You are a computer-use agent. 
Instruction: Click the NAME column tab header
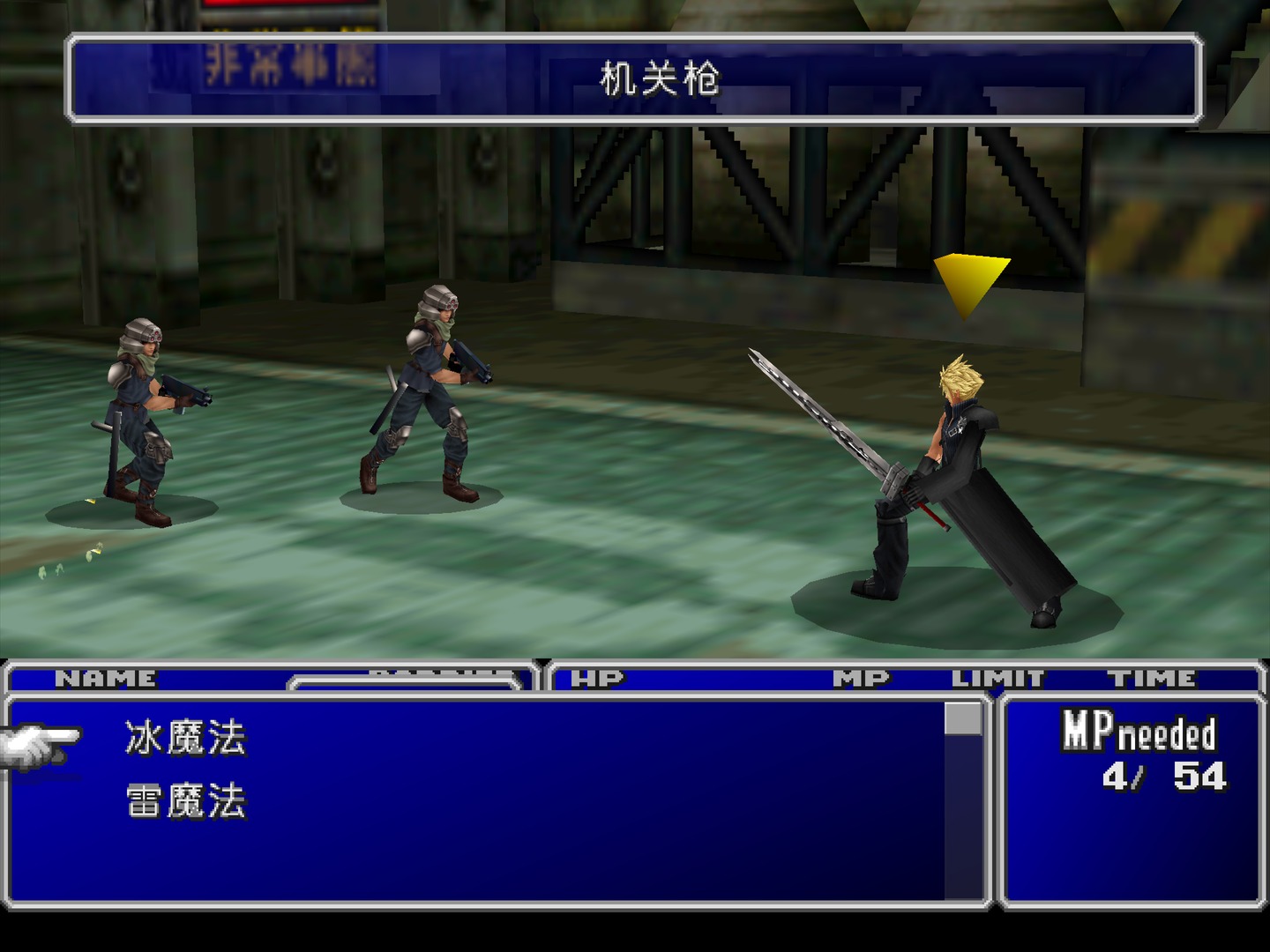[x=106, y=677]
